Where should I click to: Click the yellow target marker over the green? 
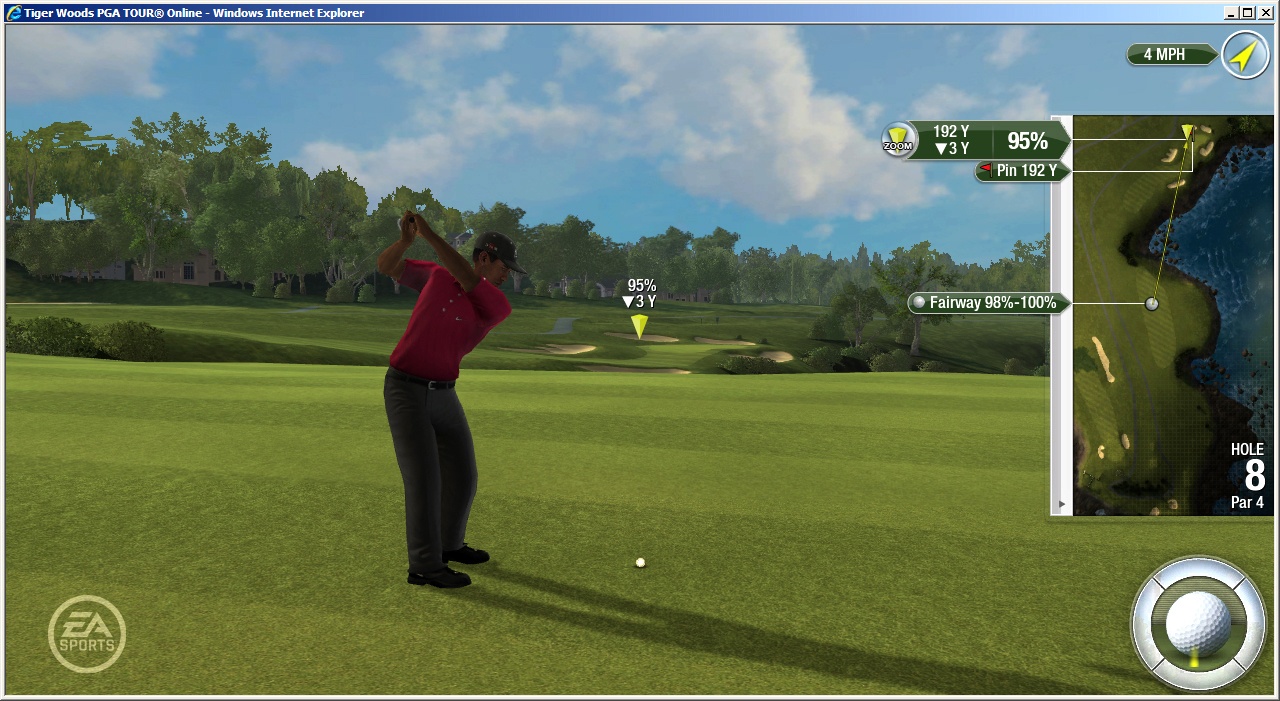639,325
